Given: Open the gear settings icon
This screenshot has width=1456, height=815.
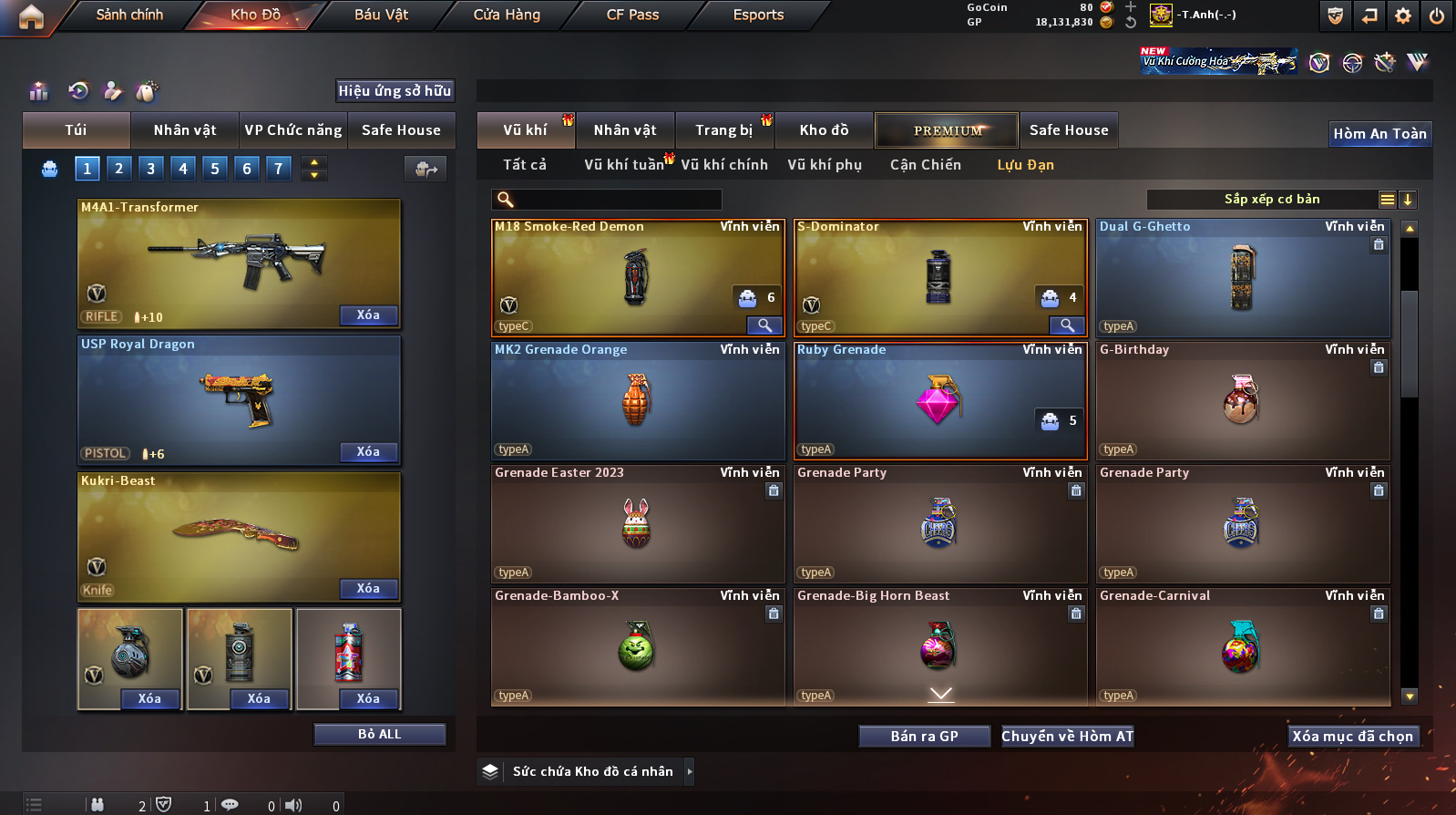Looking at the screenshot, I should click(1403, 15).
